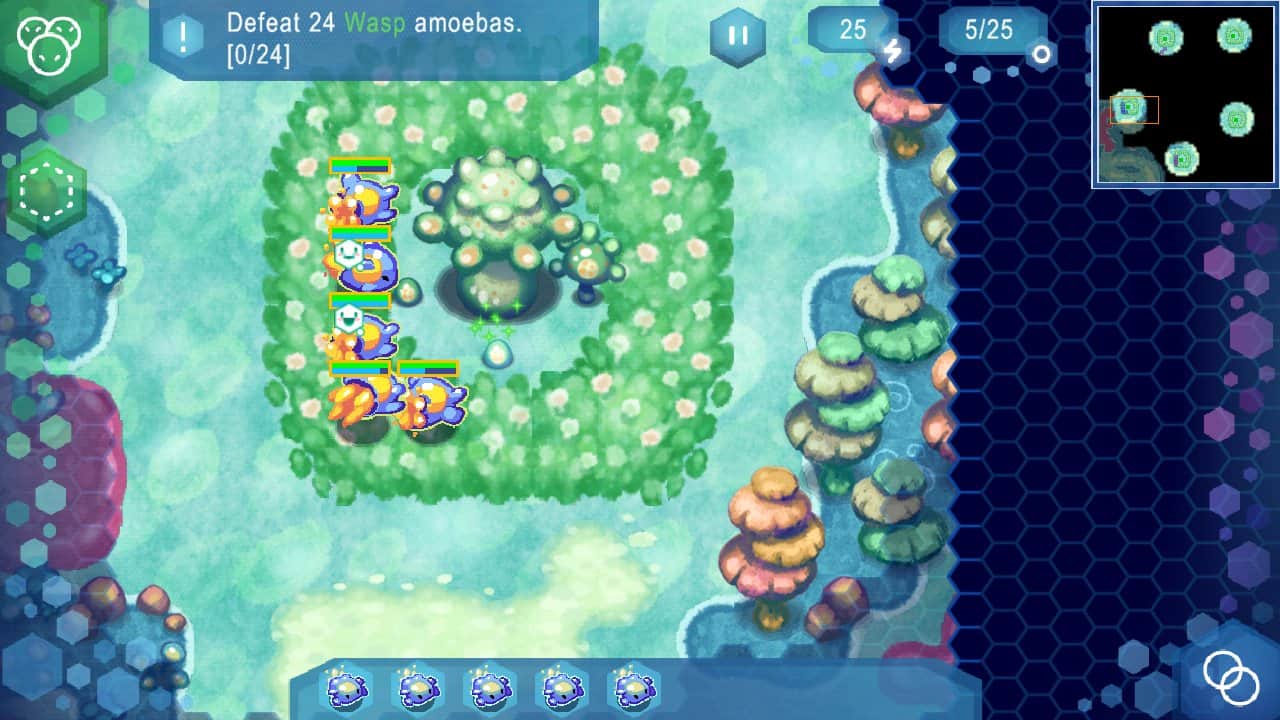Toggle the pause button

point(737,36)
